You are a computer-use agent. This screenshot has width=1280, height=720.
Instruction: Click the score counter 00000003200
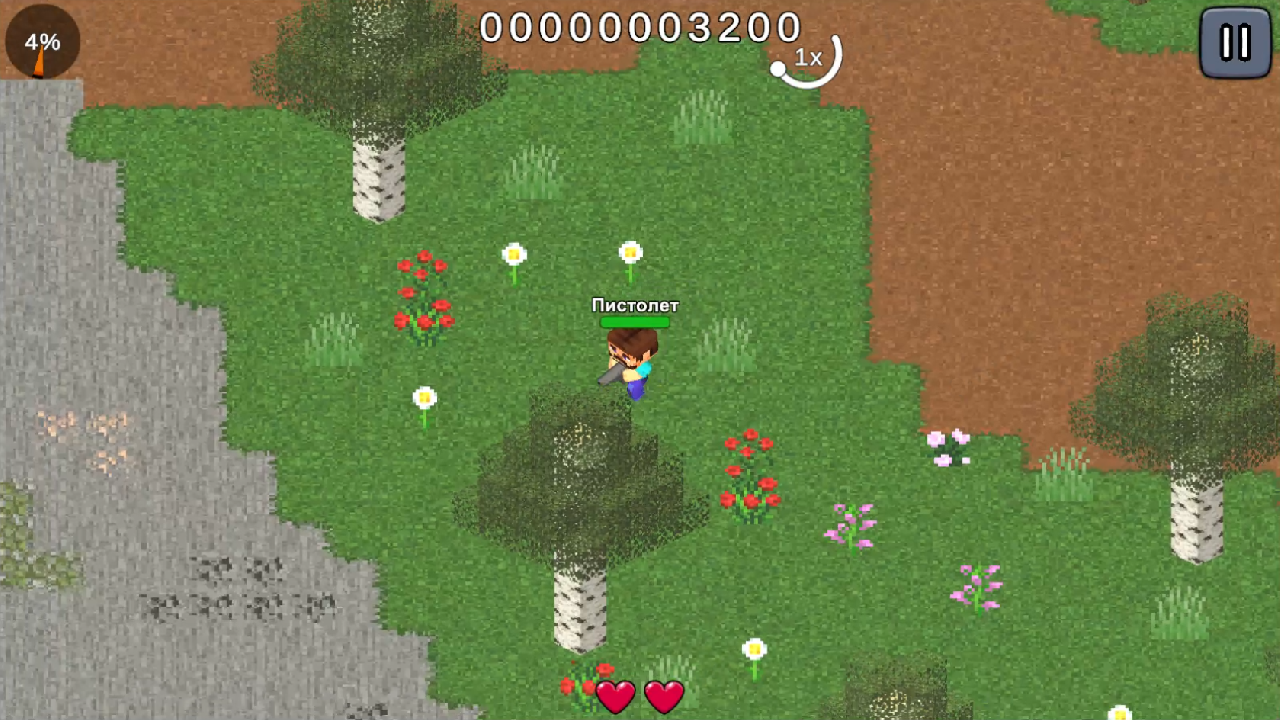640,27
